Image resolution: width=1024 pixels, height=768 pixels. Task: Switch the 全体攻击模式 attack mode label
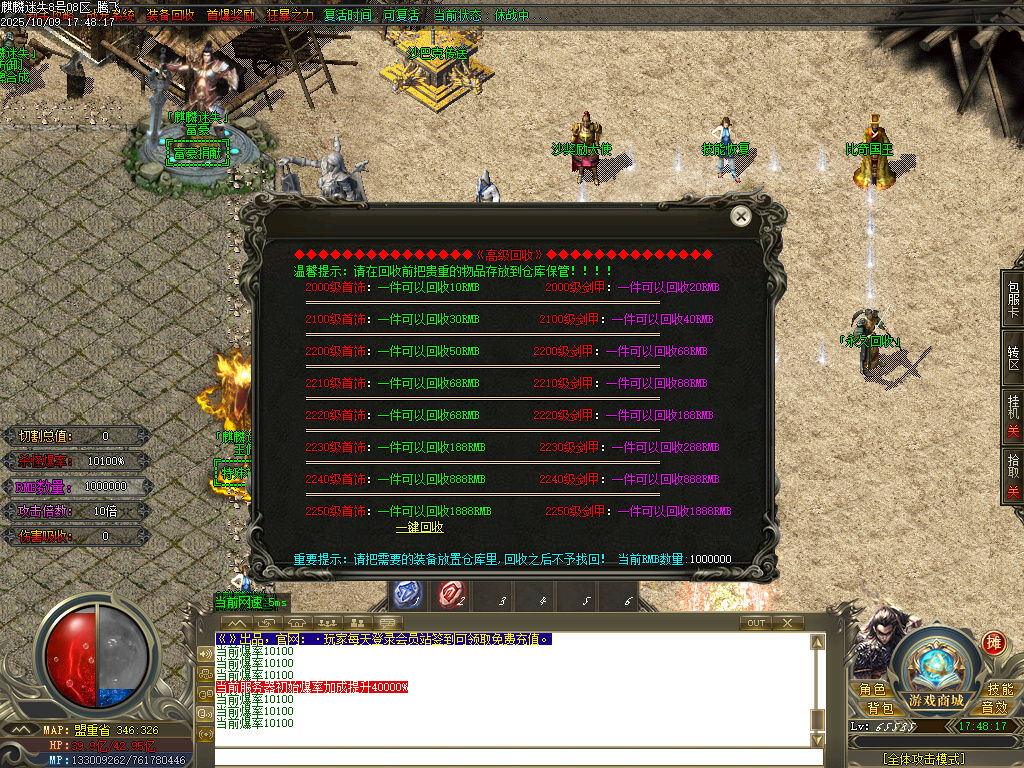click(923, 759)
